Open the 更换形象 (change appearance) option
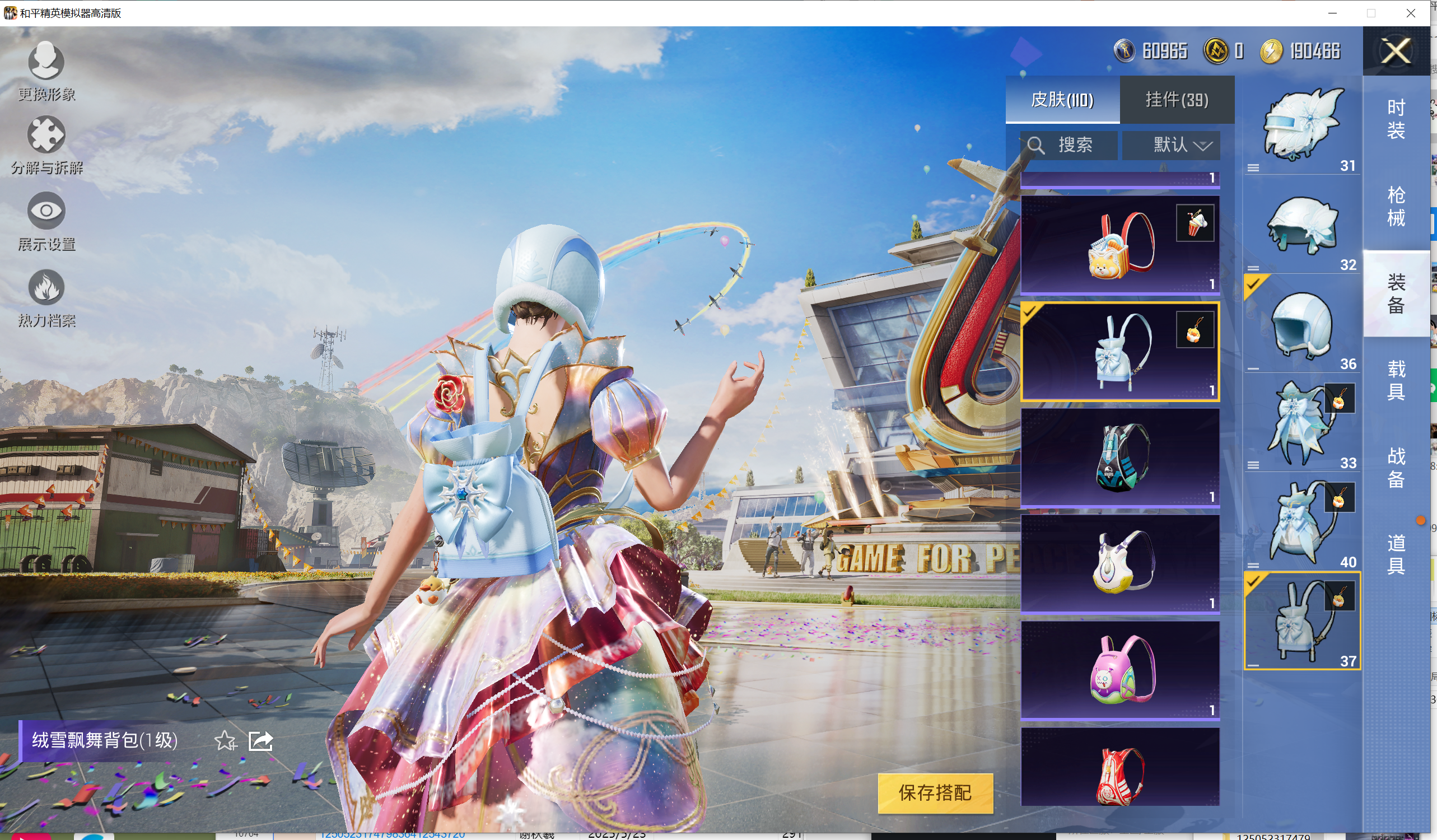This screenshot has height=840, width=1437. click(46, 70)
